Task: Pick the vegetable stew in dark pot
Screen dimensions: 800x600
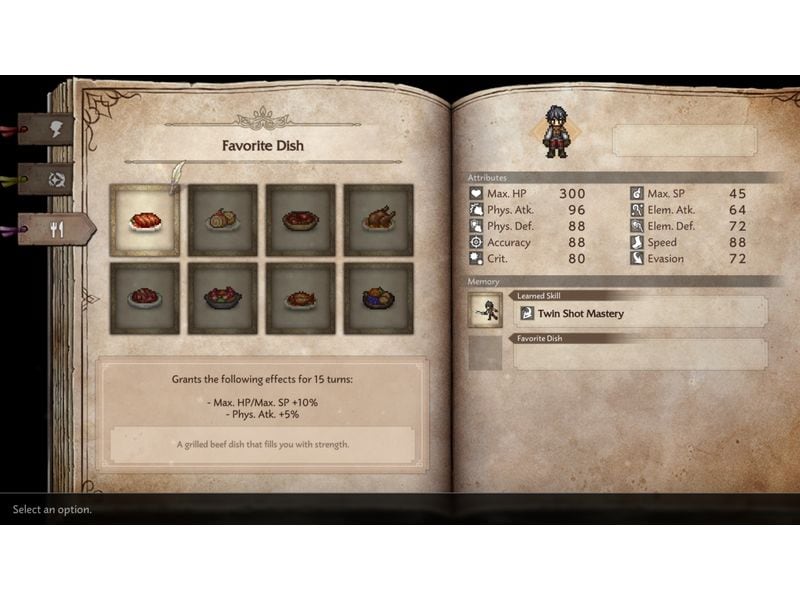Action: 223,298
